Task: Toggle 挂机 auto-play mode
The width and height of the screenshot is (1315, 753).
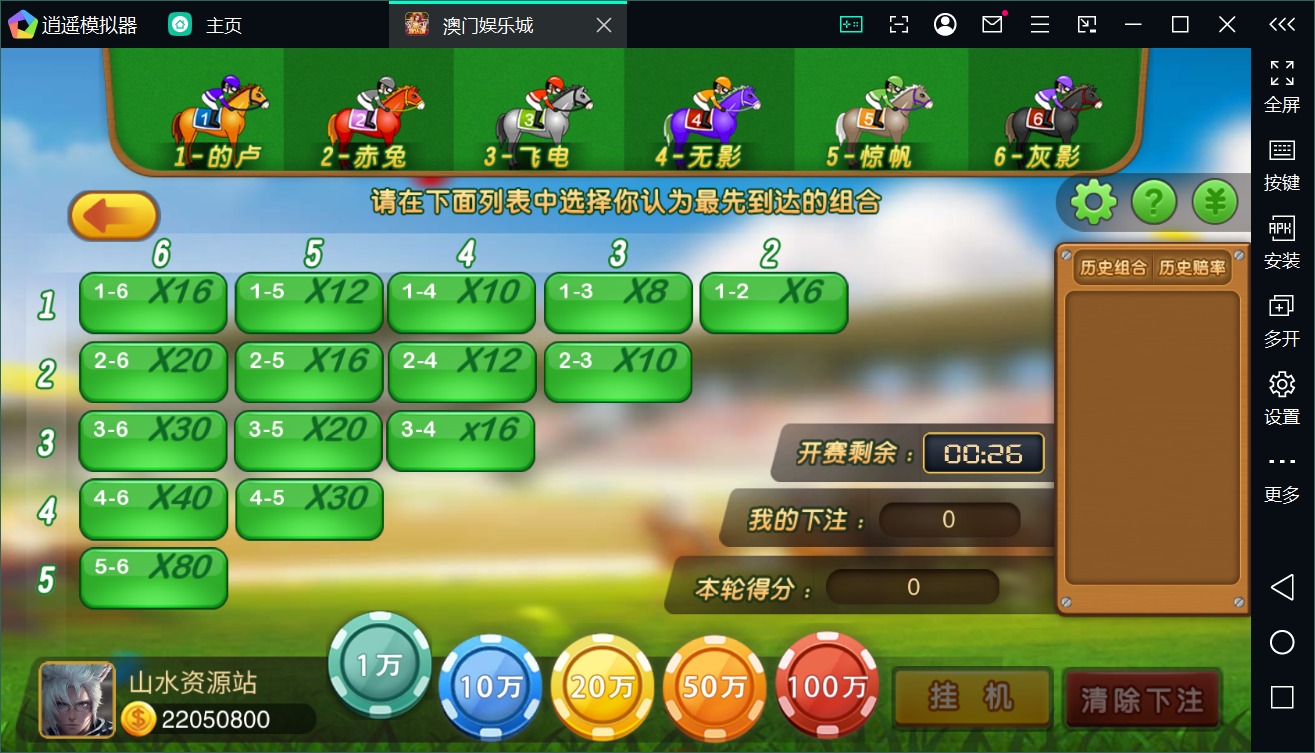Action: [x=971, y=699]
